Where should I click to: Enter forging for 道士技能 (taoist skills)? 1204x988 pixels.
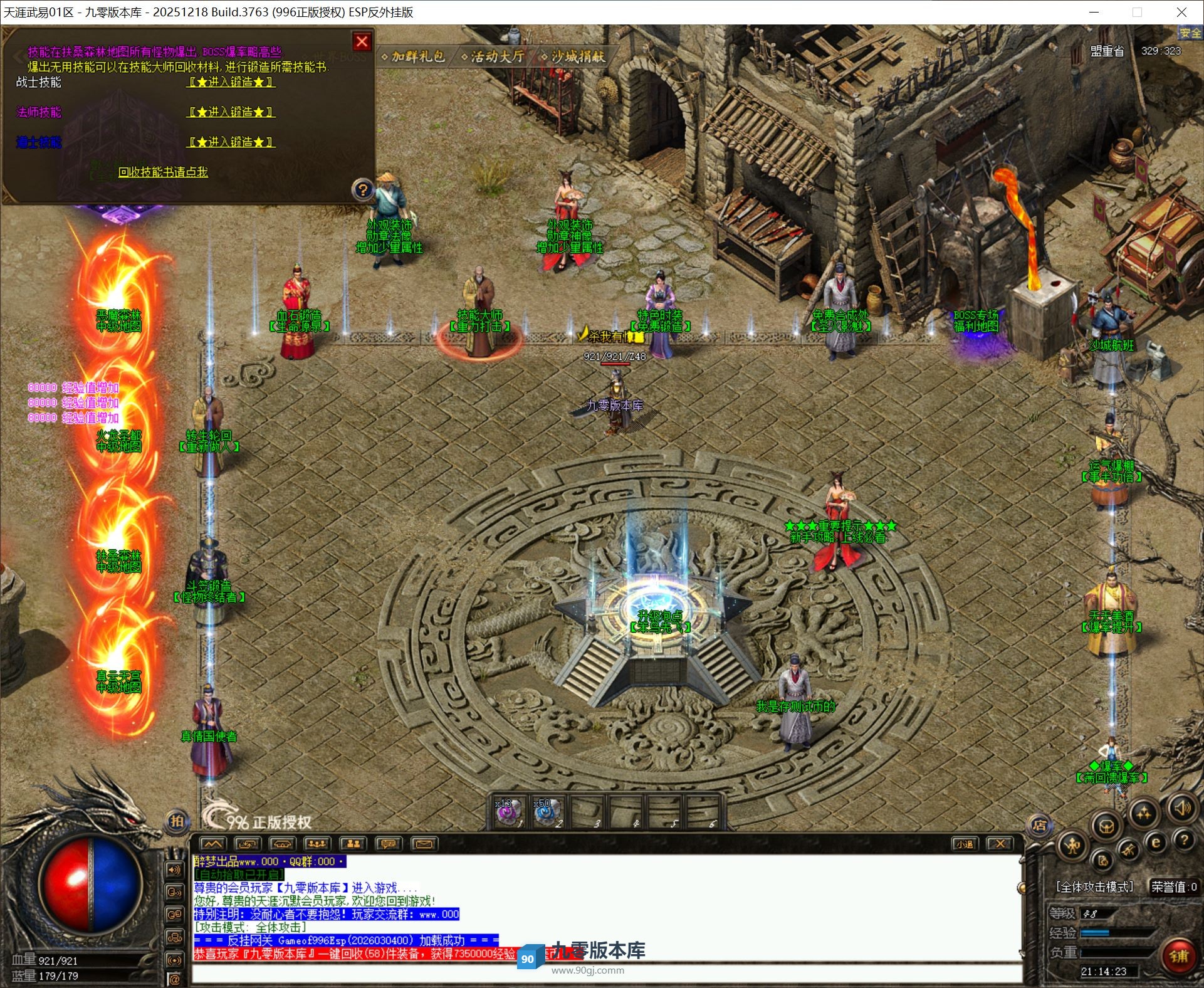coord(231,142)
